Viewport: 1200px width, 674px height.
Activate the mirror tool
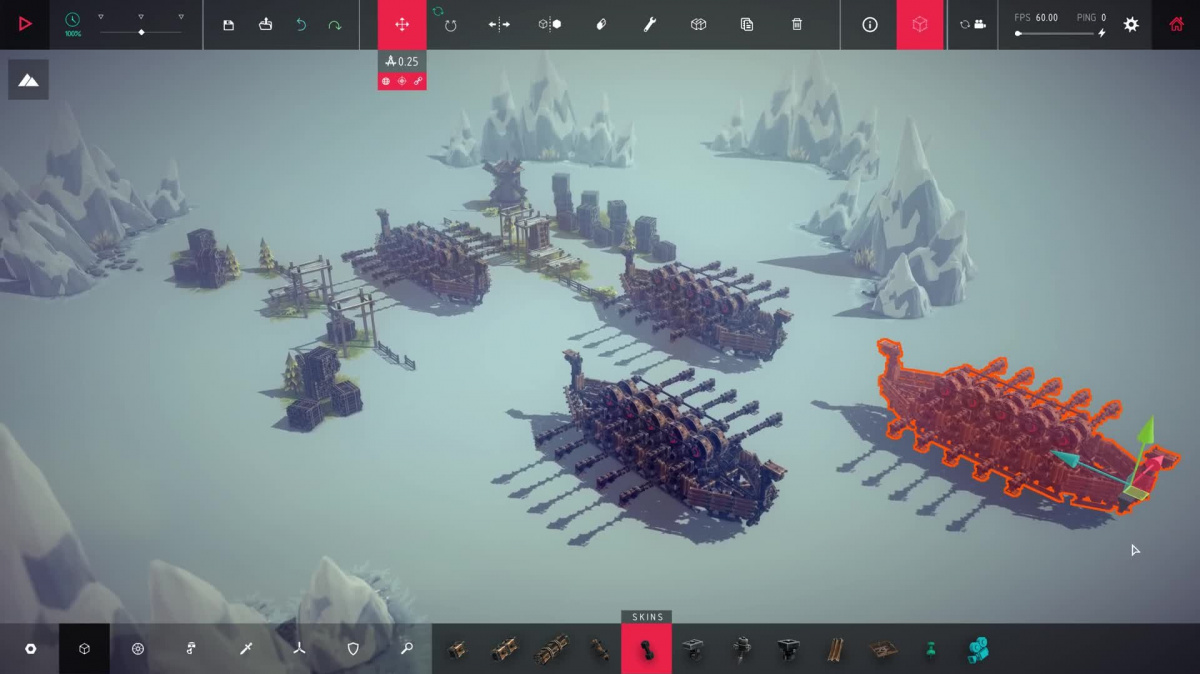tap(499, 24)
